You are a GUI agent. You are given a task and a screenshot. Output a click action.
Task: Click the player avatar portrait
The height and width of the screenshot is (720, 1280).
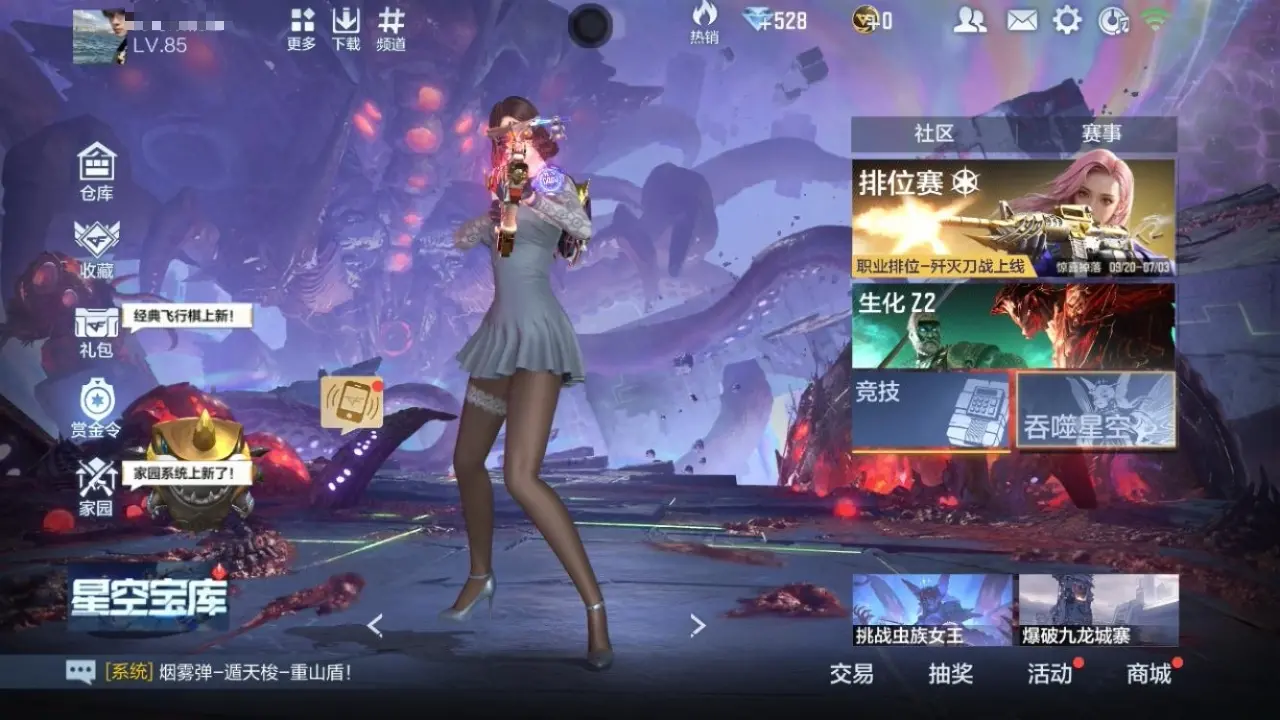point(100,37)
